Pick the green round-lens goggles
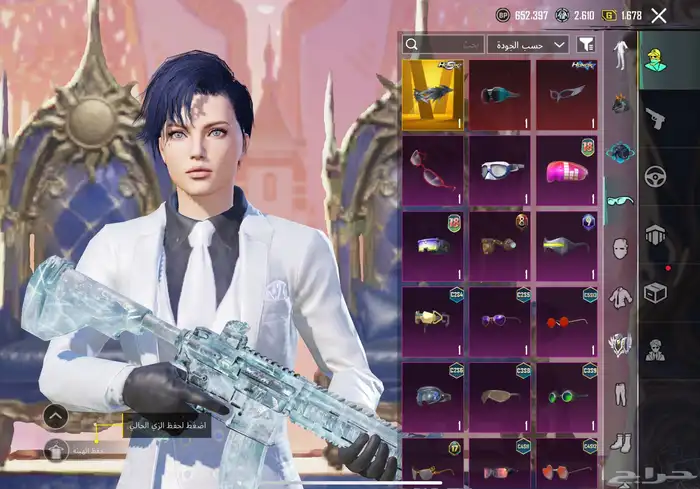 point(567,396)
